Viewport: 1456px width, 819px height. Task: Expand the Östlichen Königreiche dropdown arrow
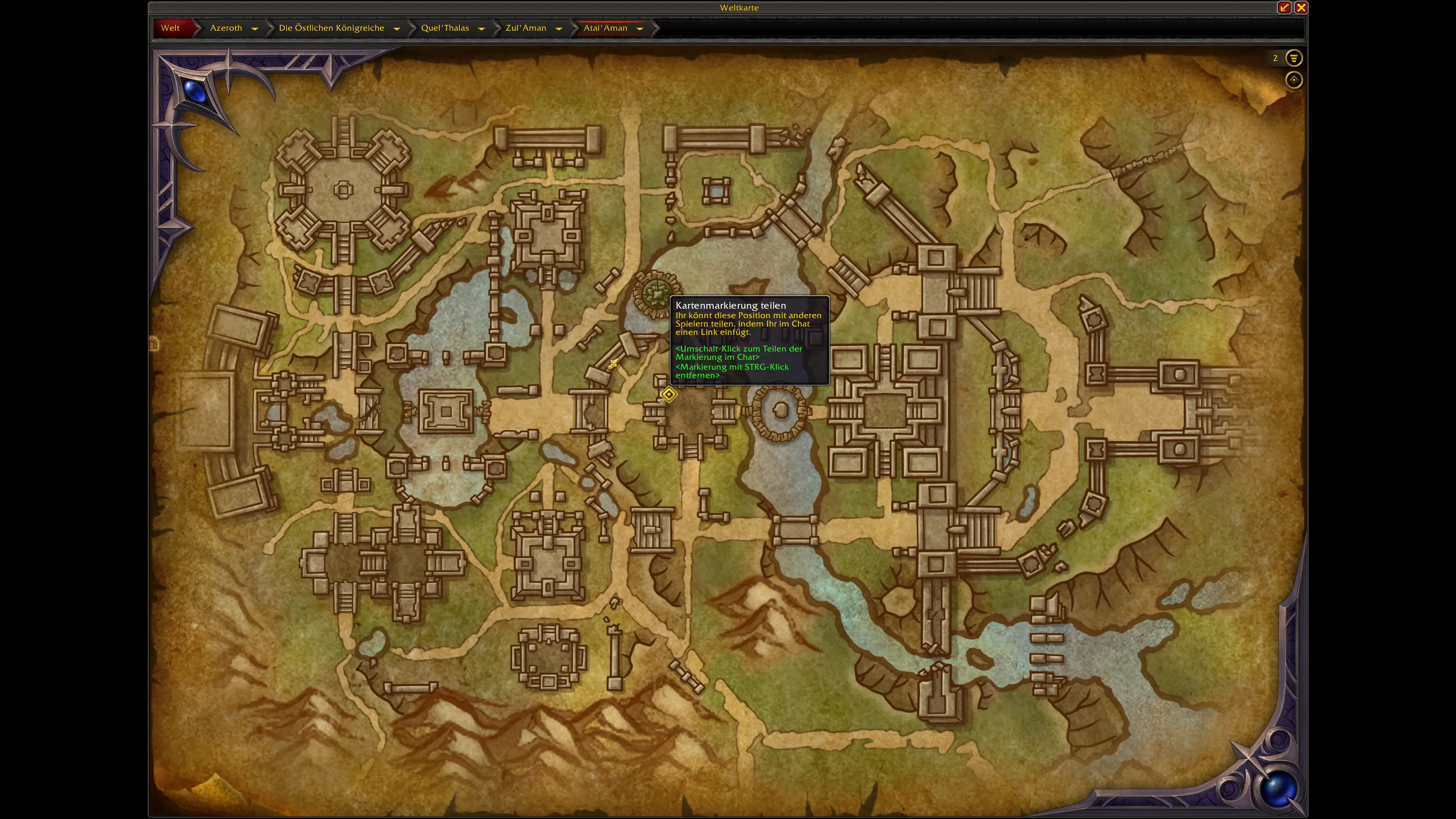(x=397, y=28)
